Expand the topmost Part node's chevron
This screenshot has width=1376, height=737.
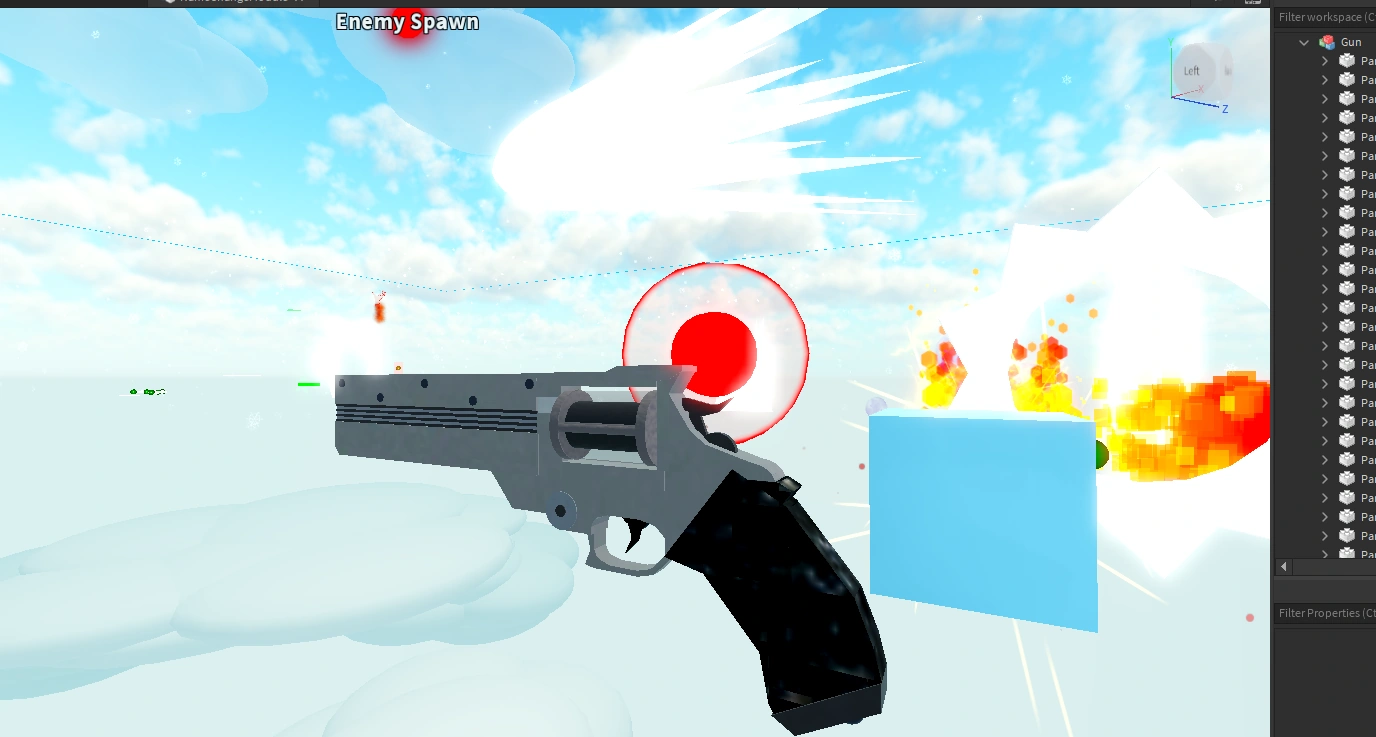point(1324,61)
